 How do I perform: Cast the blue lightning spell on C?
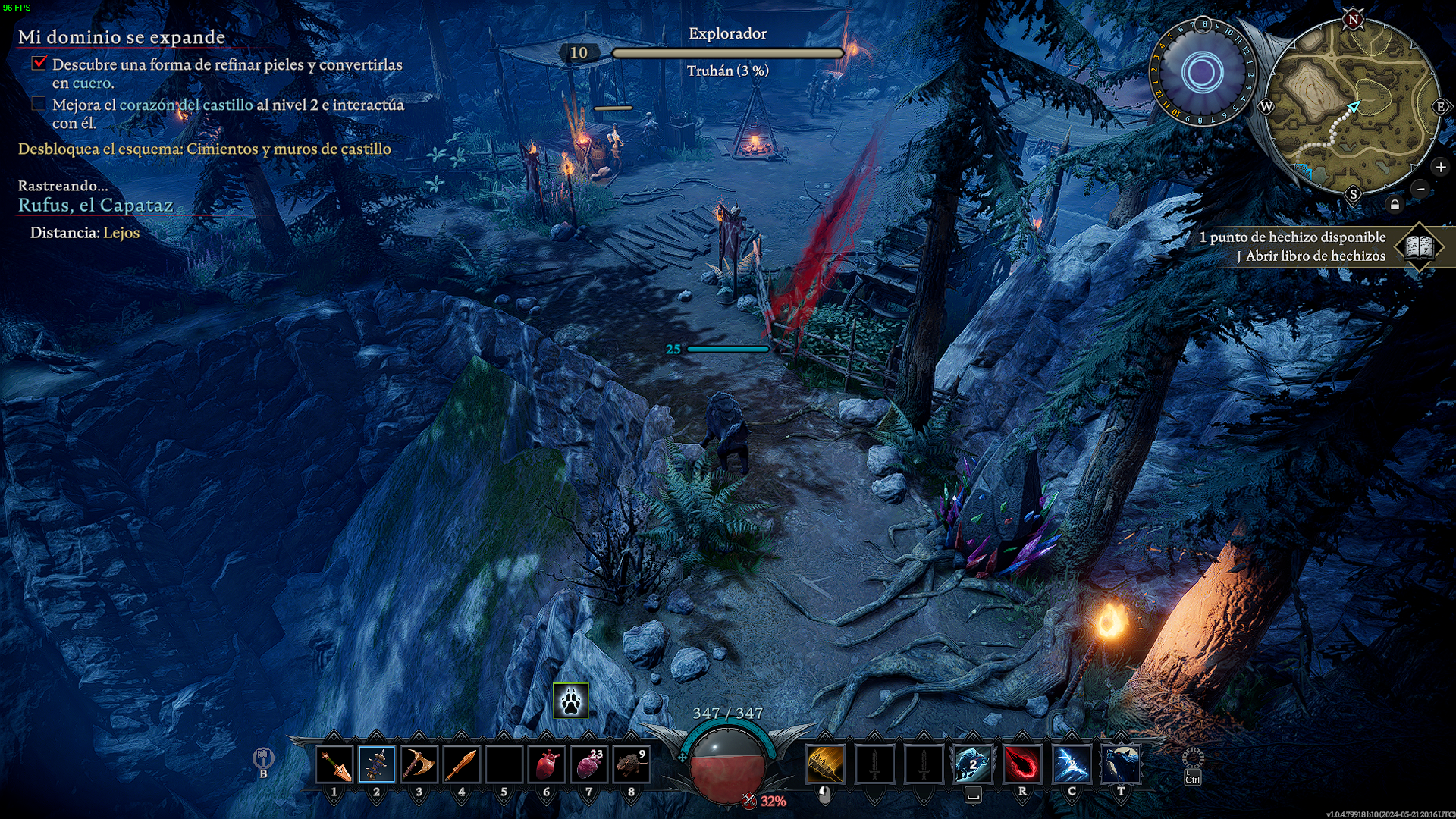[x=1072, y=764]
